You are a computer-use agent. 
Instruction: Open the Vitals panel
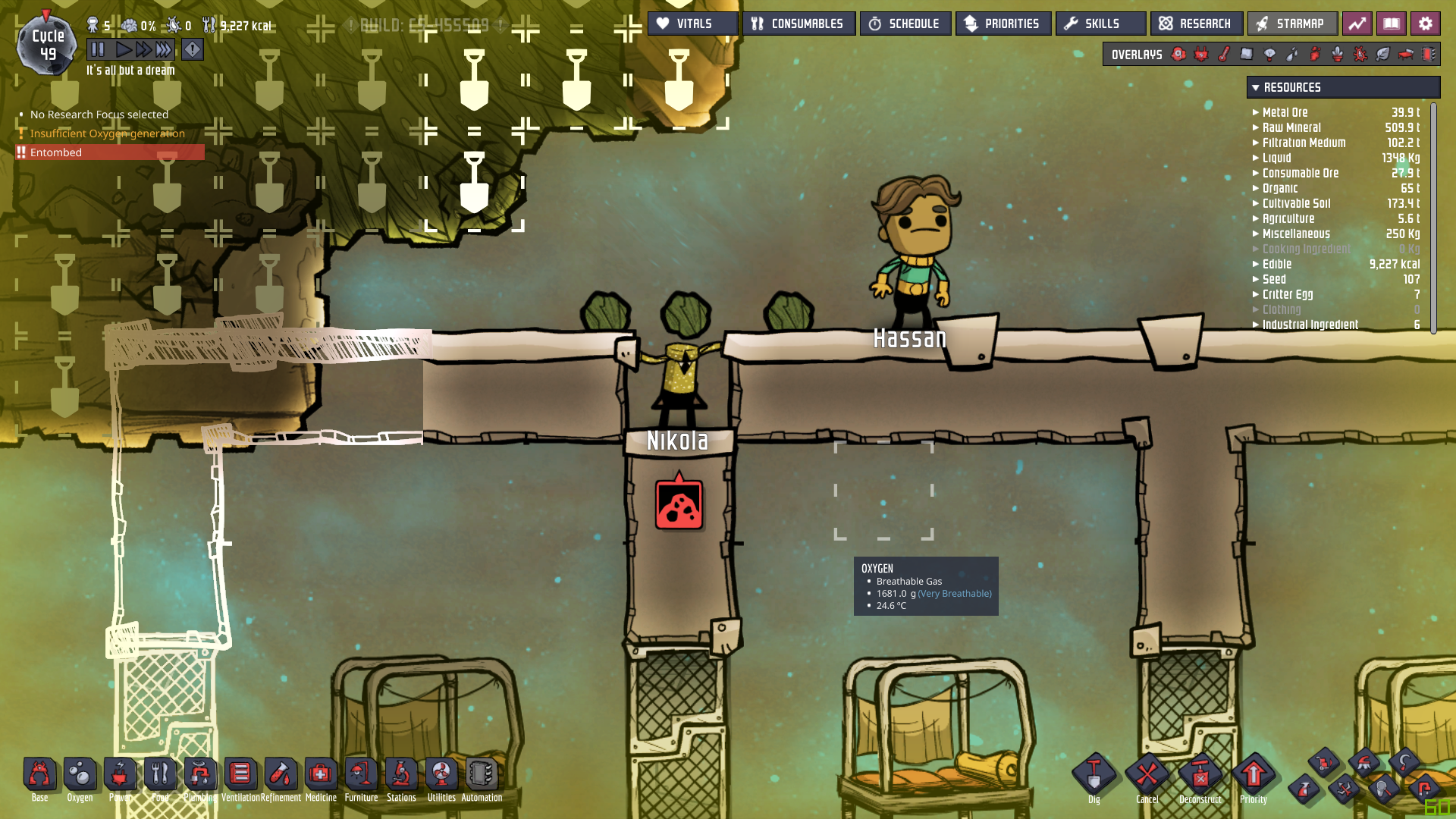[x=692, y=24]
